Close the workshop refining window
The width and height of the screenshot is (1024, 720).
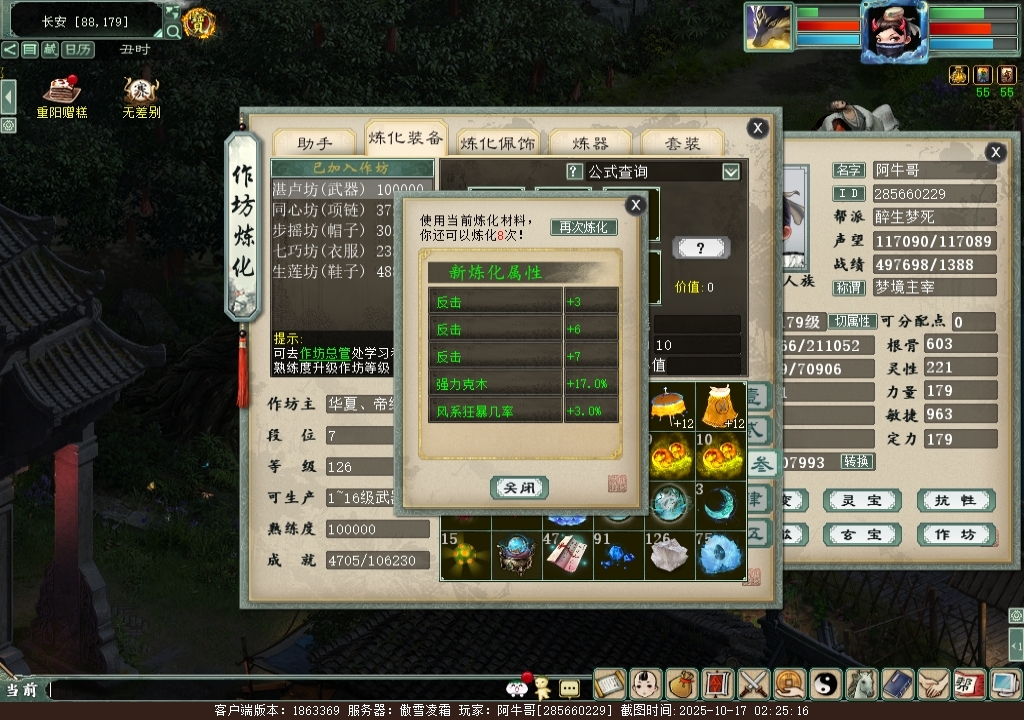pyautogui.click(x=758, y=127)
